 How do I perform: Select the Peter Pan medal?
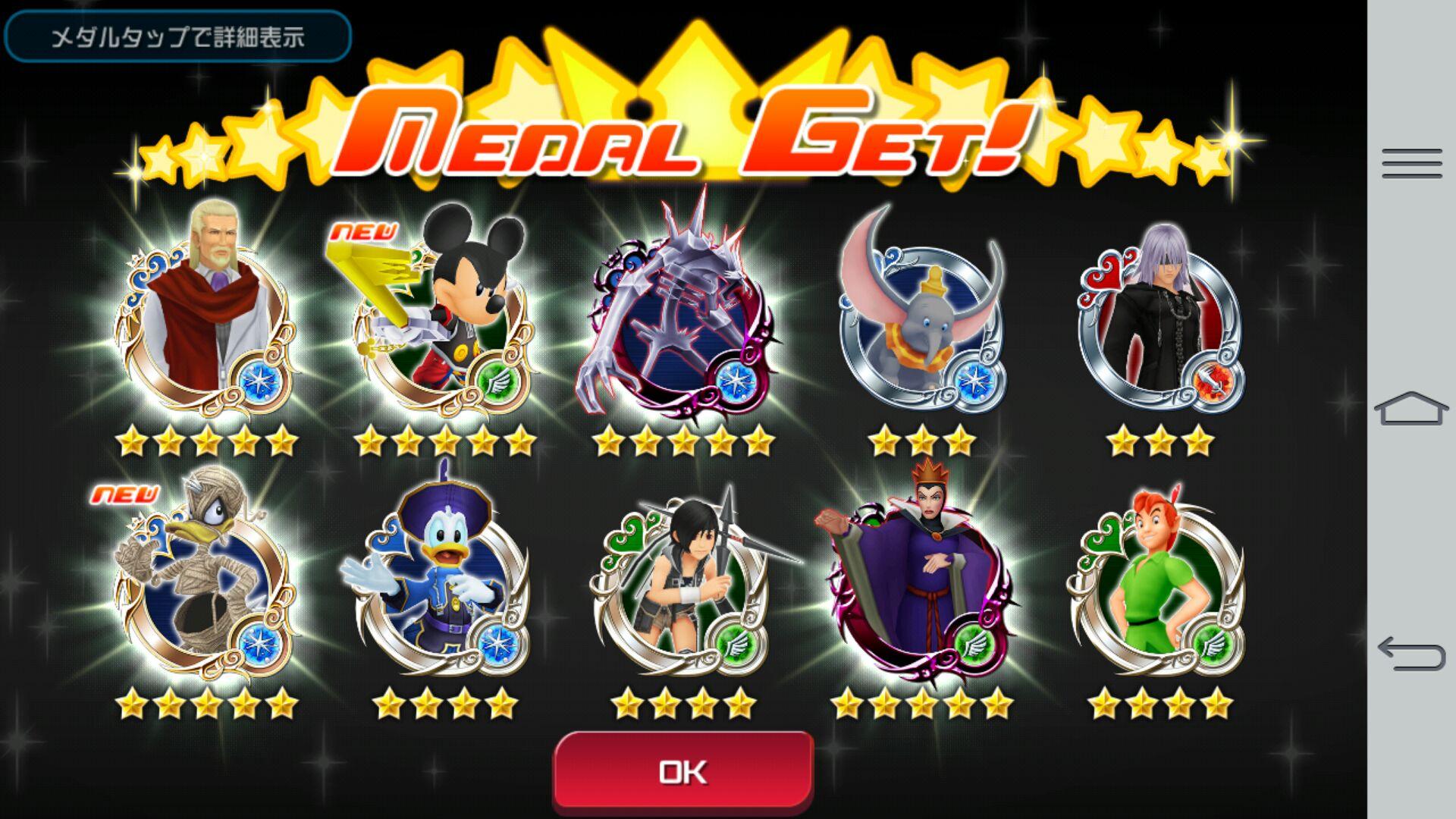tap(1159, 584)
